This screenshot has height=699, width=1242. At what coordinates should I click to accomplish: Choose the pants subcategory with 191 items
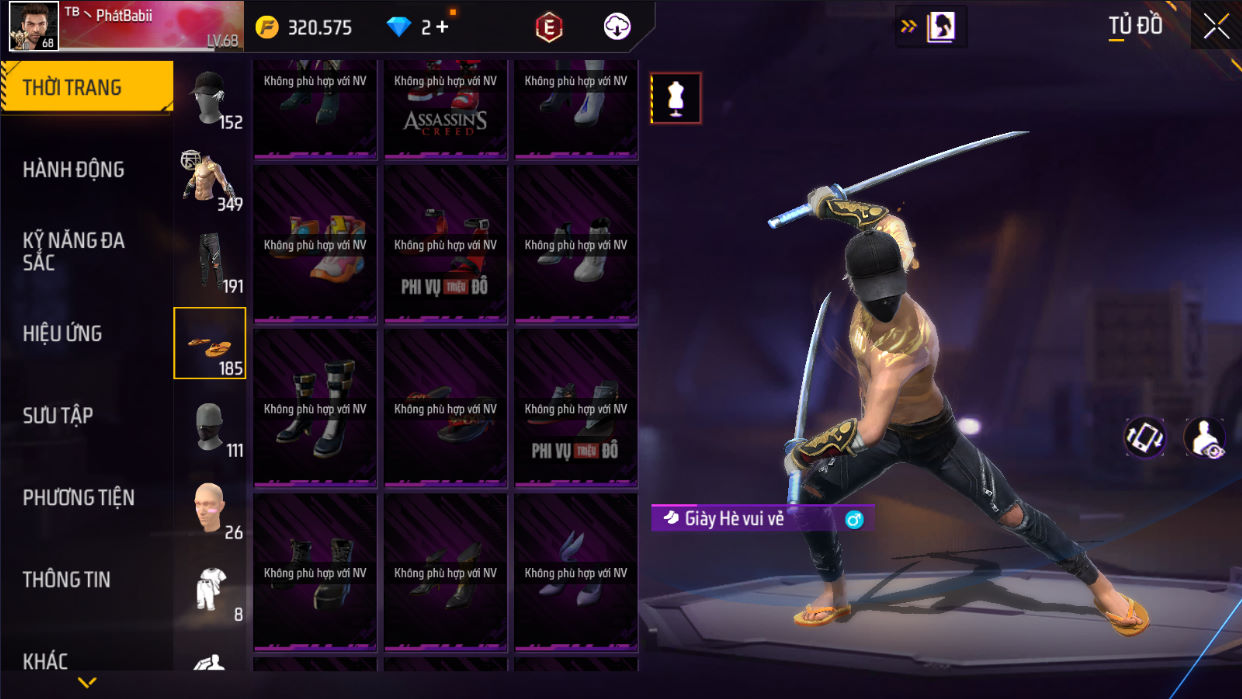pyautogui.click(x=210, y=262)
